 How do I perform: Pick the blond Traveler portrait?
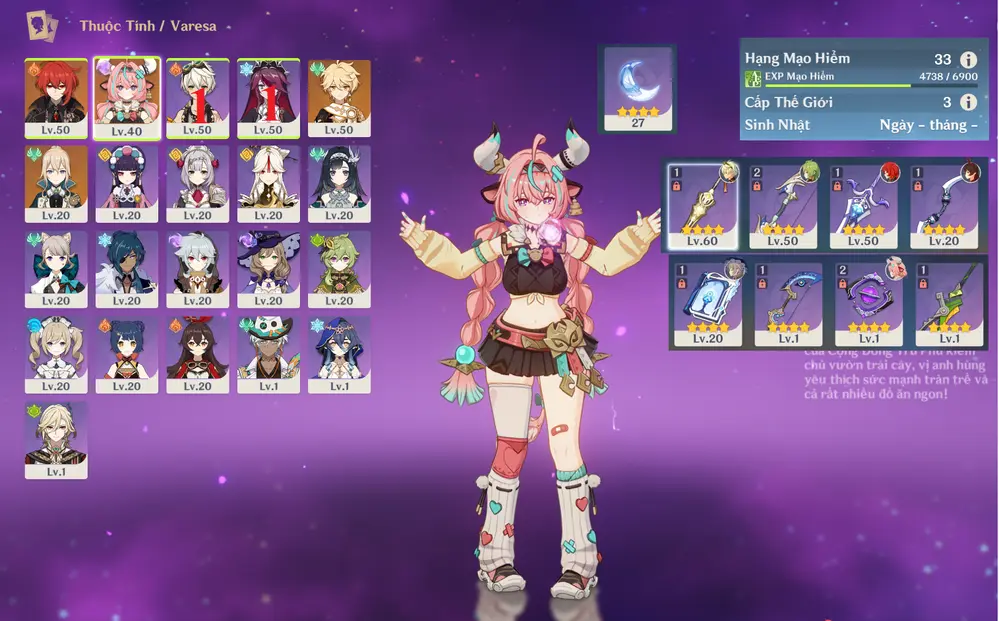coord(339,97)
